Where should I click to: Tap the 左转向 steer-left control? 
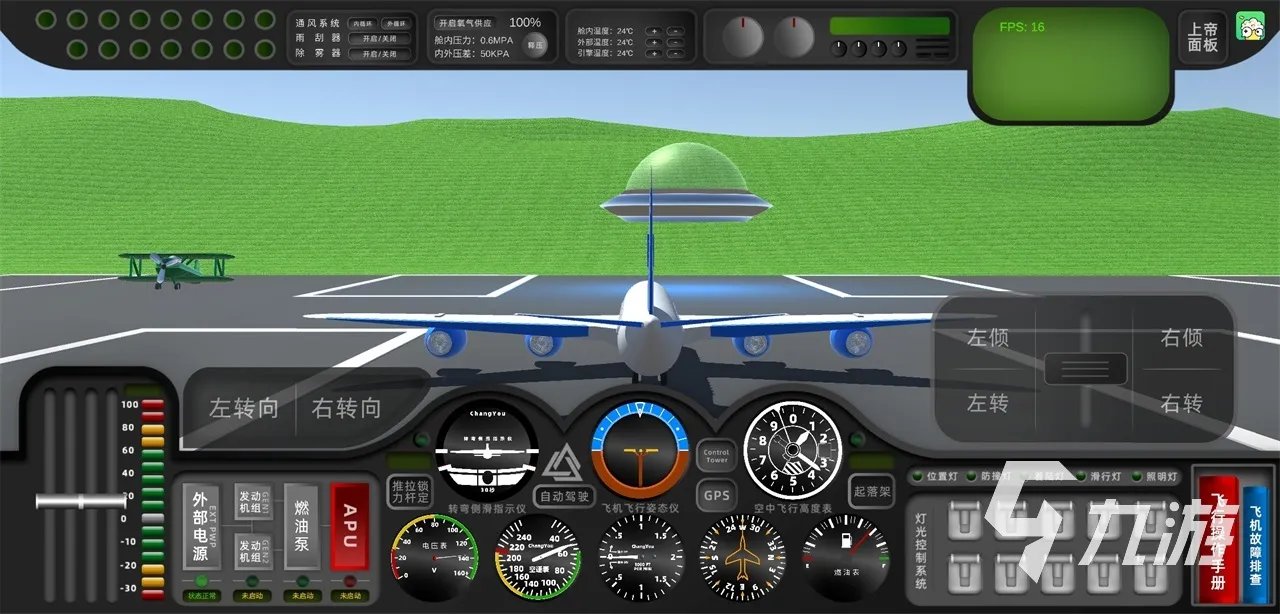tap(243, 408)
